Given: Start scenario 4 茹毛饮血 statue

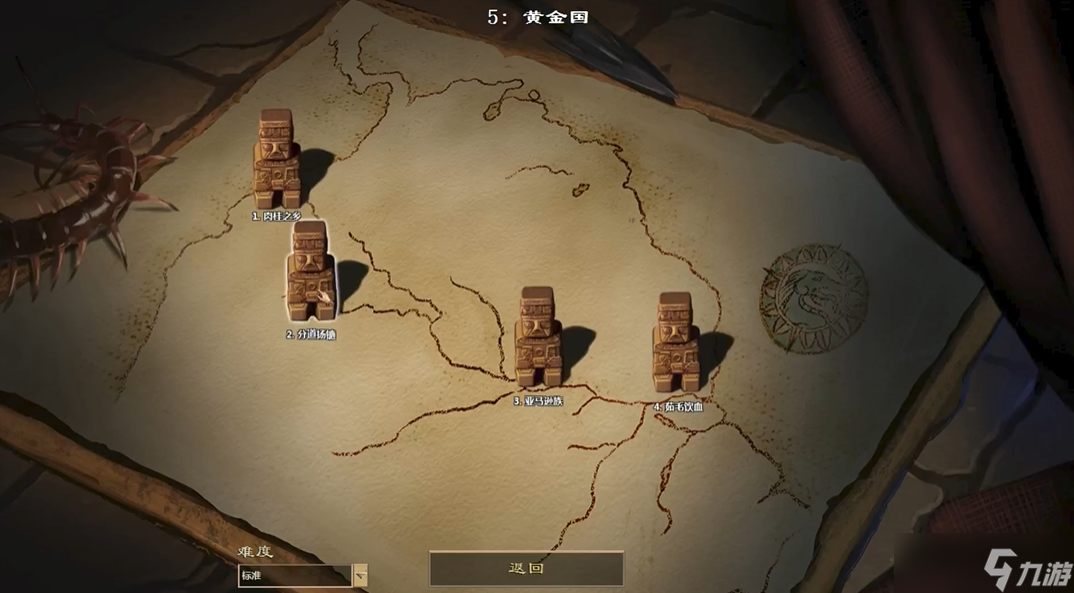Looking at the screenshot, I should (x=675, y=343).
